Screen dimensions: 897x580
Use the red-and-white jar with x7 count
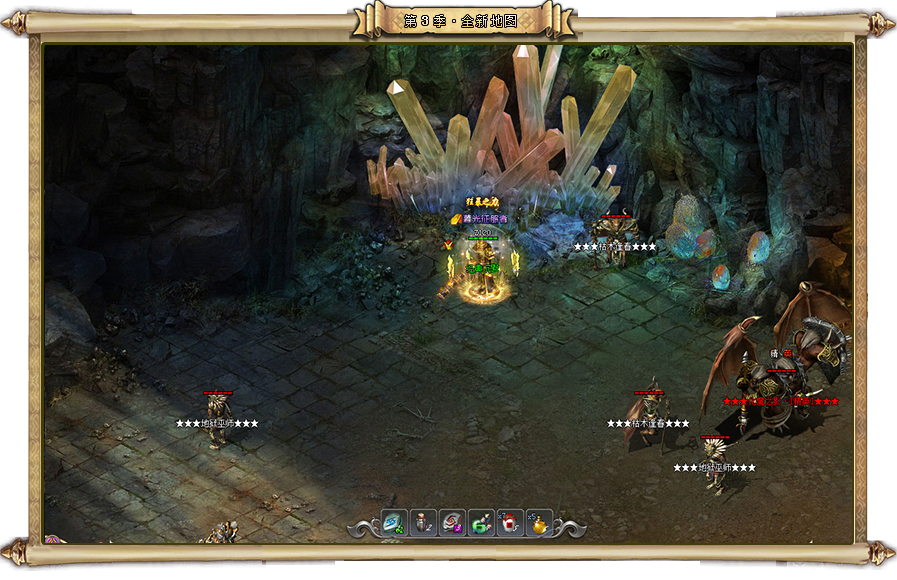(x=510, y=522)
